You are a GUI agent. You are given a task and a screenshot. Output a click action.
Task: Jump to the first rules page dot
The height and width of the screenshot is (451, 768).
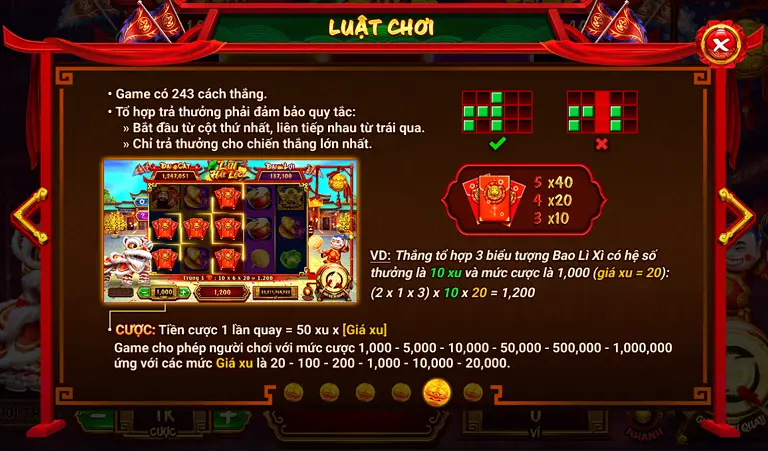[x=293, y=392]
